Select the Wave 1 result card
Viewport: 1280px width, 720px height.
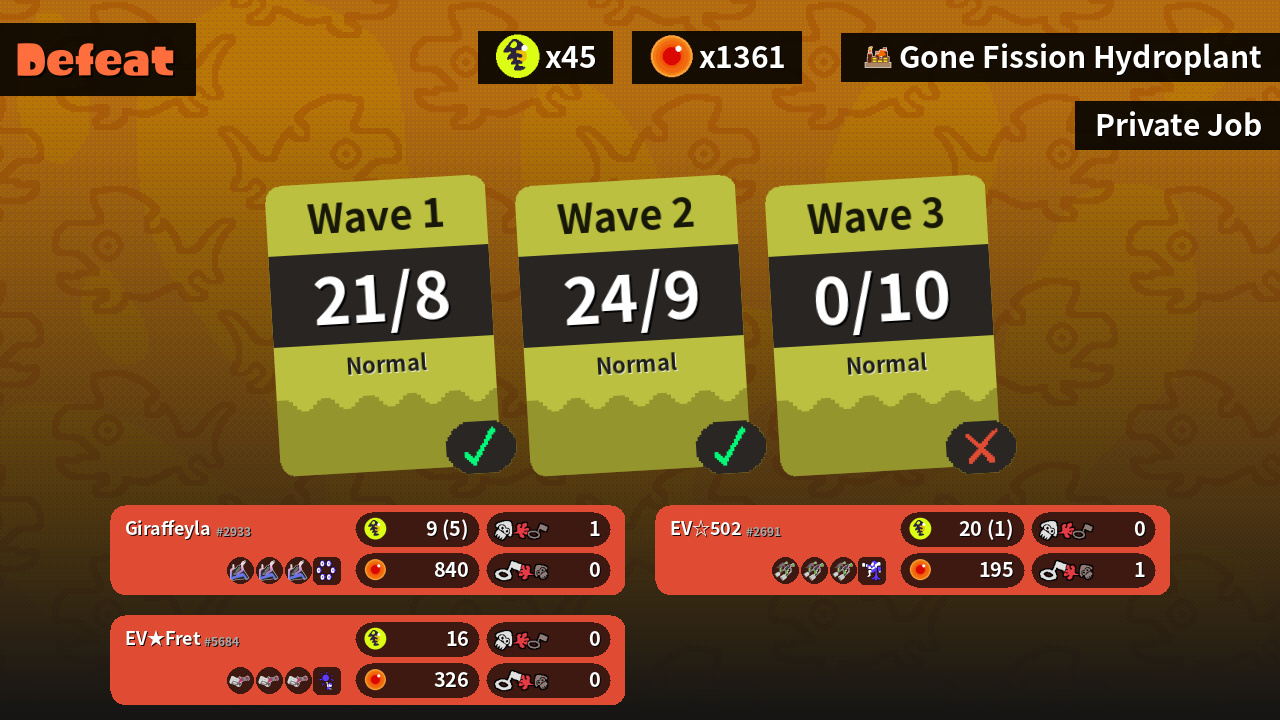pyautogui.click(x=383, y=325)
